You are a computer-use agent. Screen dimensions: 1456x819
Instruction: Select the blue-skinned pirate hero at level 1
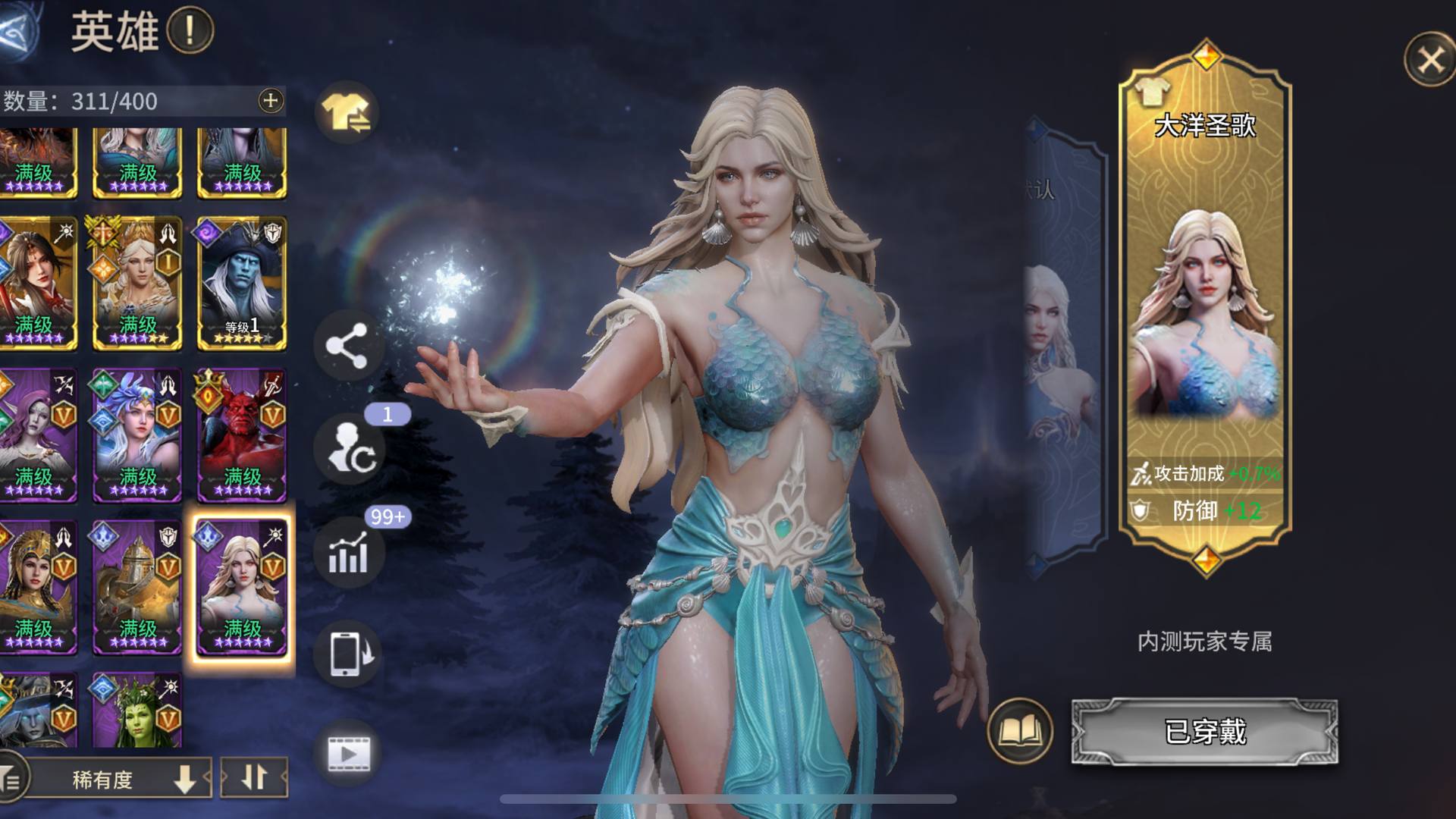click(x=242, y=282)
